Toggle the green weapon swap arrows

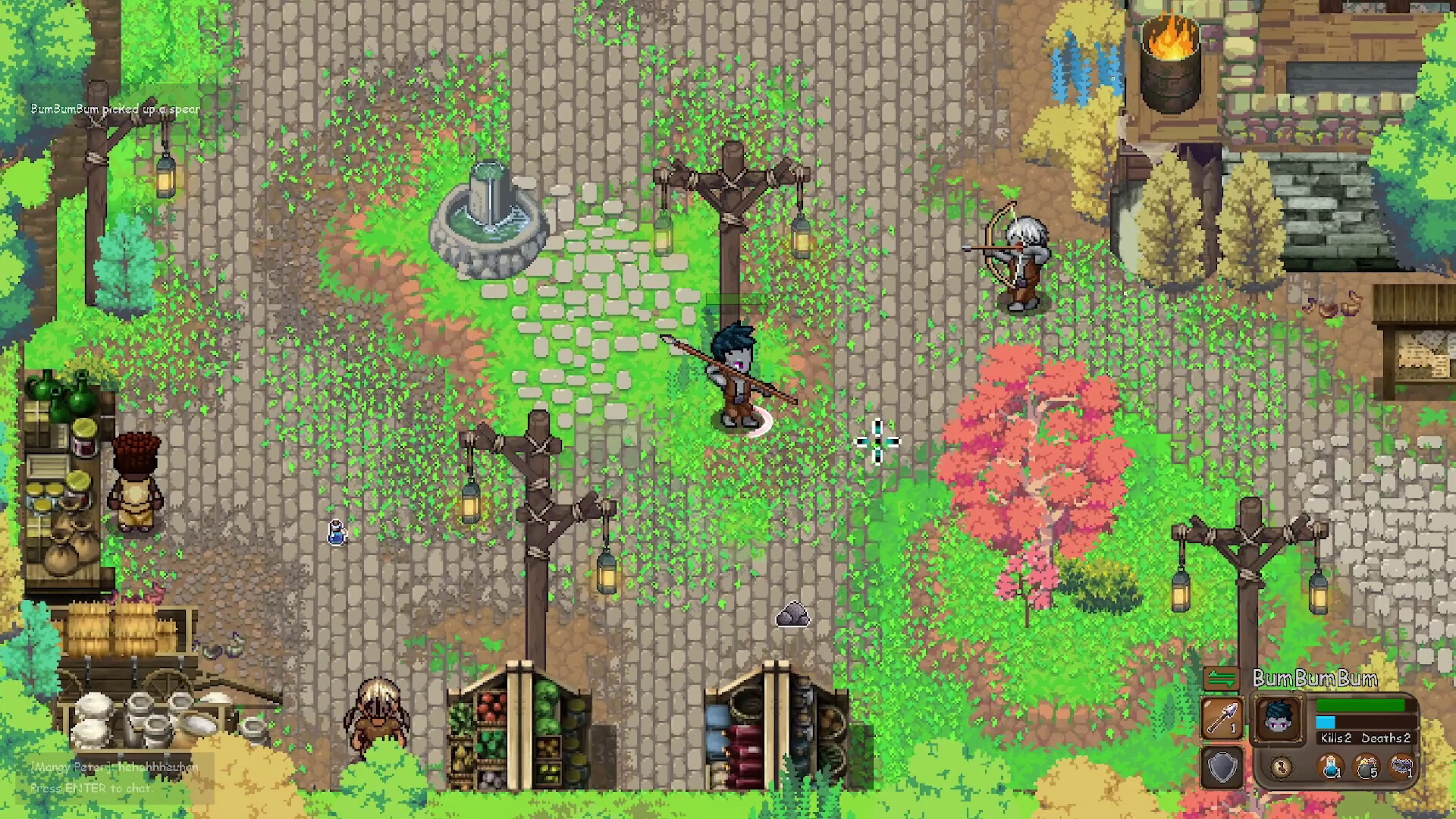(x=1222, y=678)
